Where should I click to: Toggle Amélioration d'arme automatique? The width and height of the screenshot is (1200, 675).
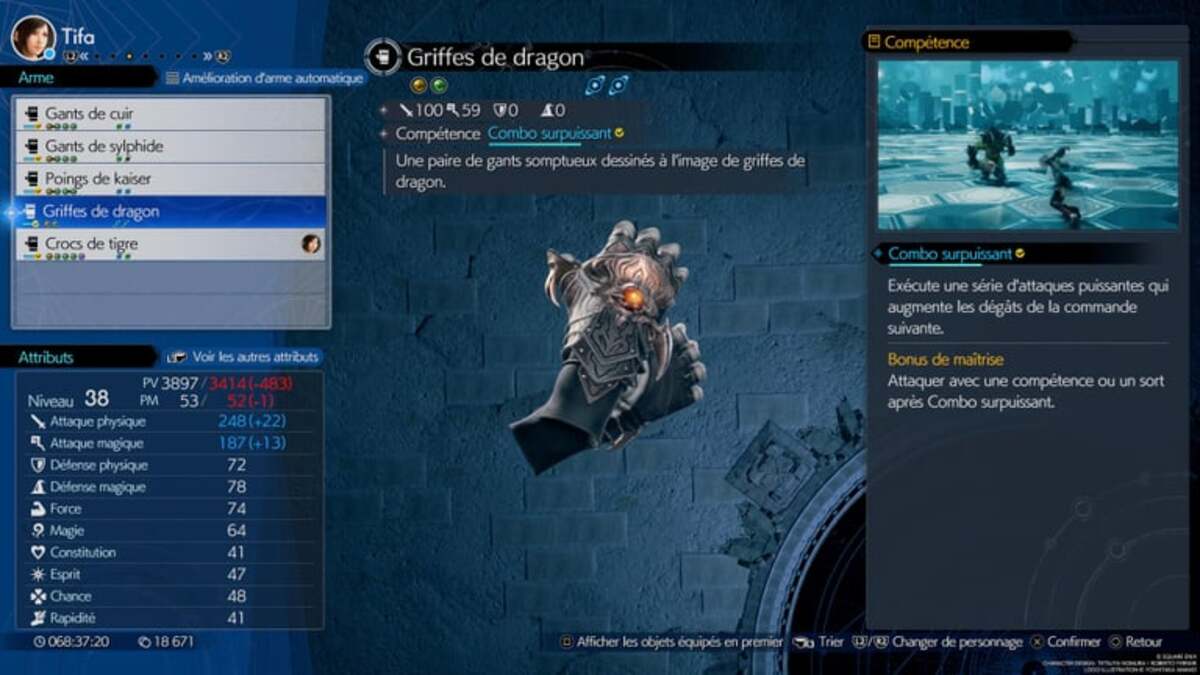click(265, 78)
